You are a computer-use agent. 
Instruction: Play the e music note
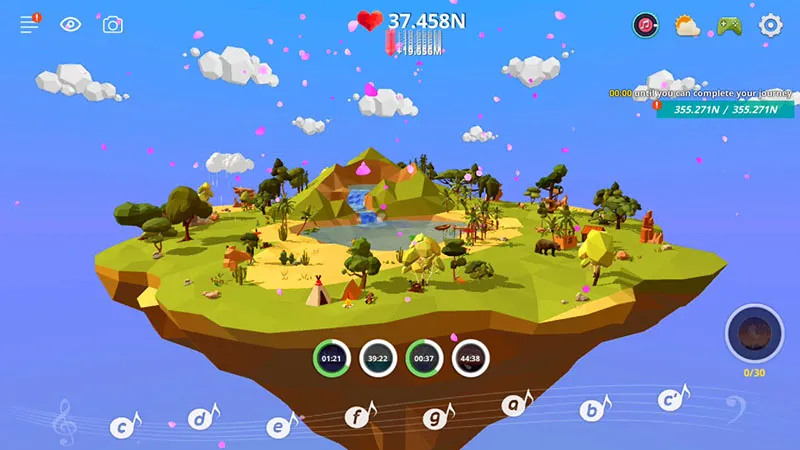(x=279, y=425)
